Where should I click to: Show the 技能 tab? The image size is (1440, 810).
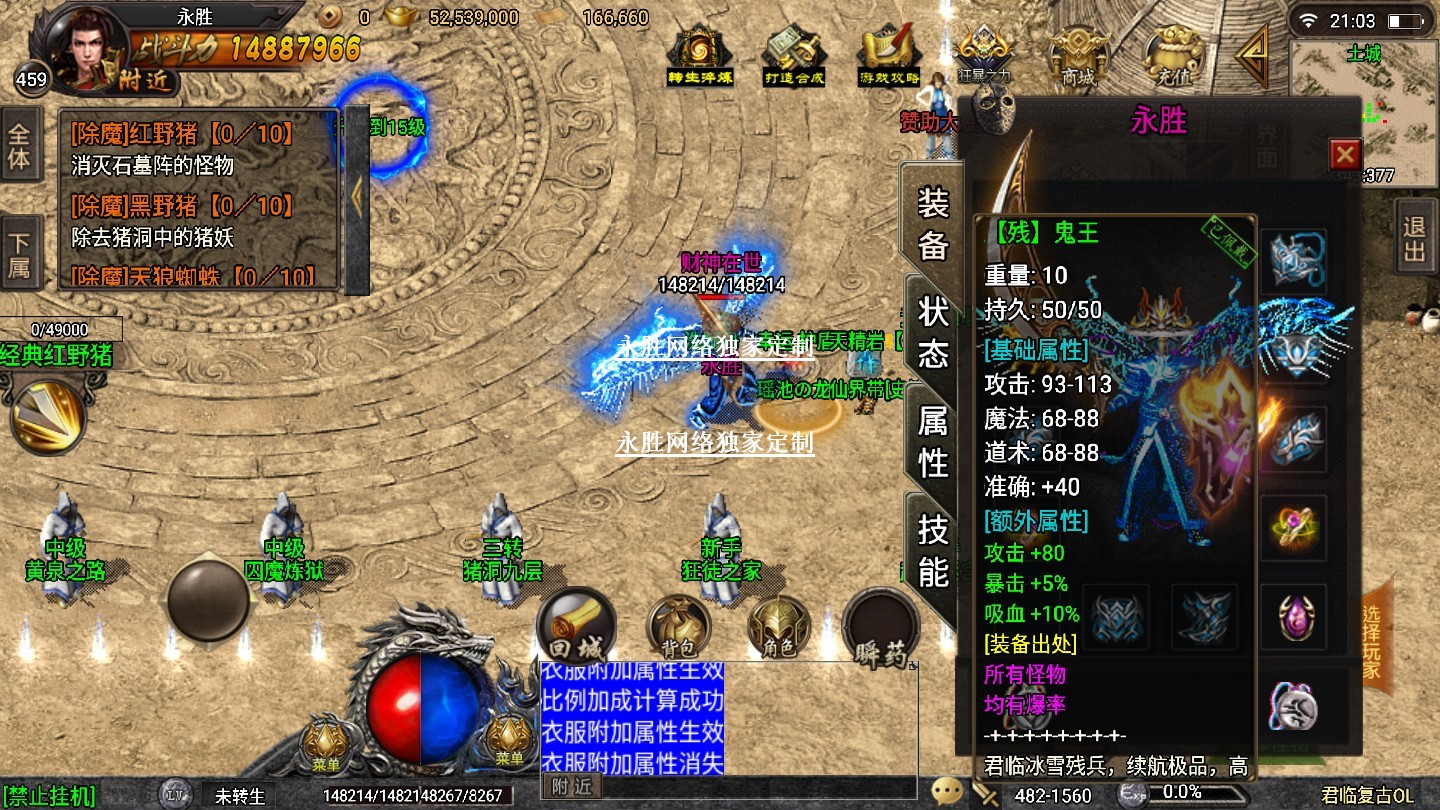point(932,550)
